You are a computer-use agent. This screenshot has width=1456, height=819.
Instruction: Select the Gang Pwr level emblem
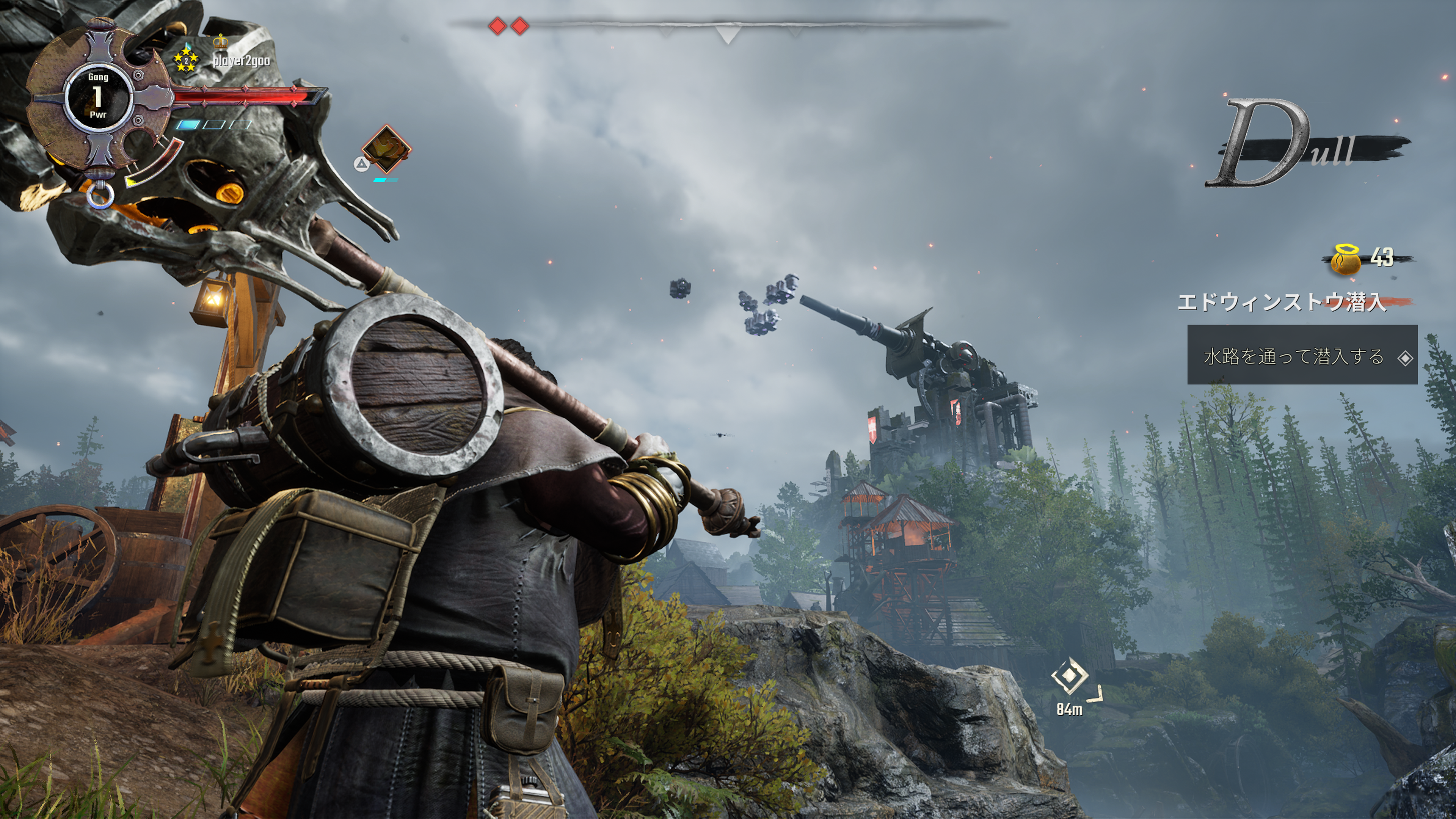[x=98, y=97]
